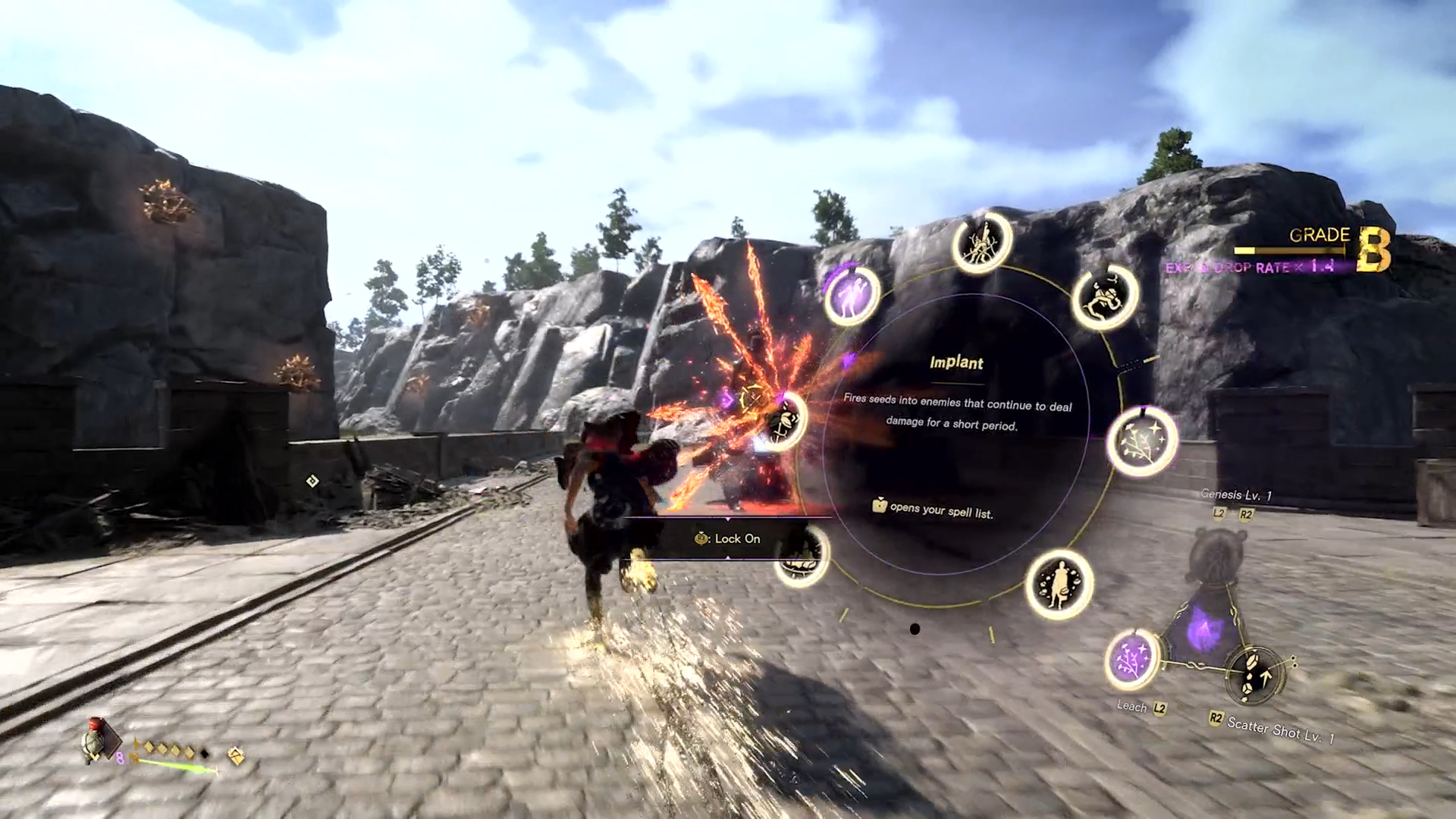Choose the upright figure with vines spell
1456x819 pixels.
point(982,243)
